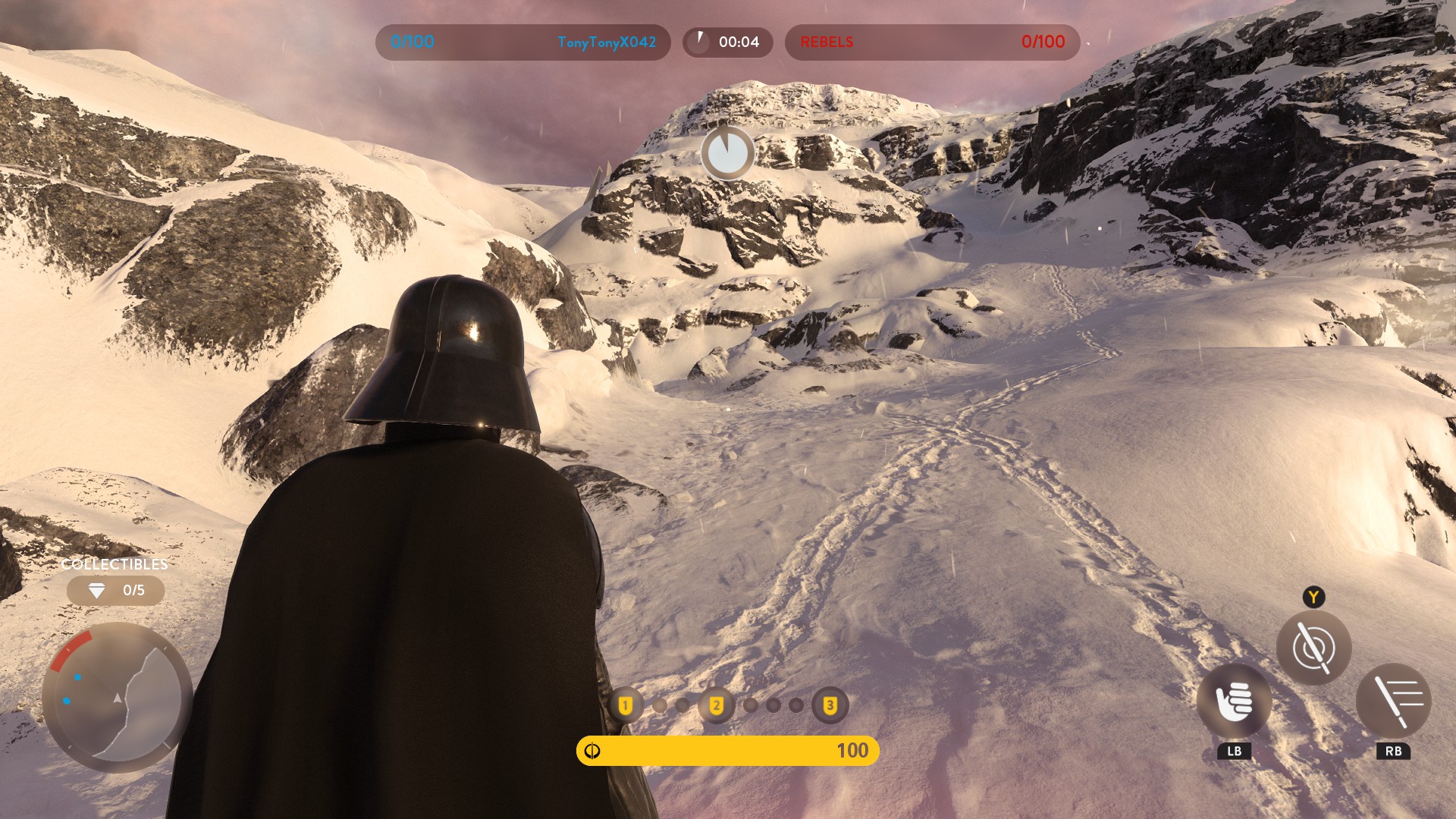Screen dimensions: 1456x819
Task: Click the yellow shield numbered 1
Action: tap(626, 706)
